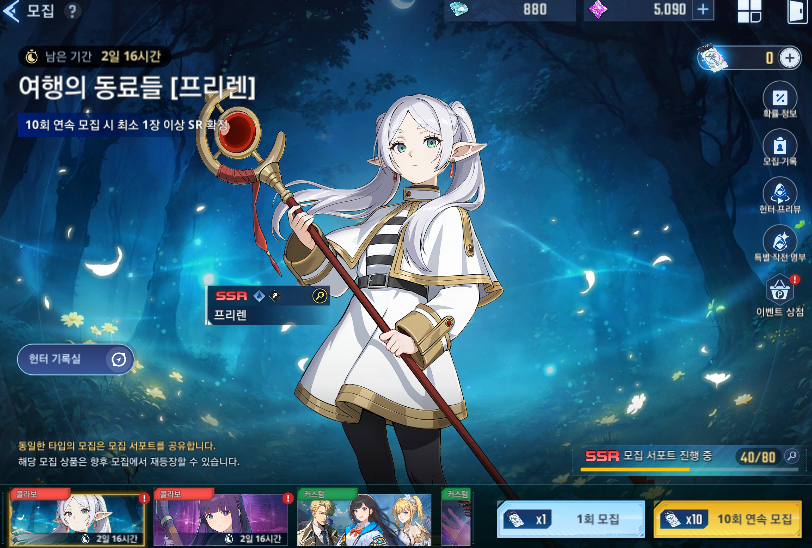This screenshot has width=812, height=548.
Task: Select the purple-haired collab banner thumbnail
Action: [x=220, y=519]
